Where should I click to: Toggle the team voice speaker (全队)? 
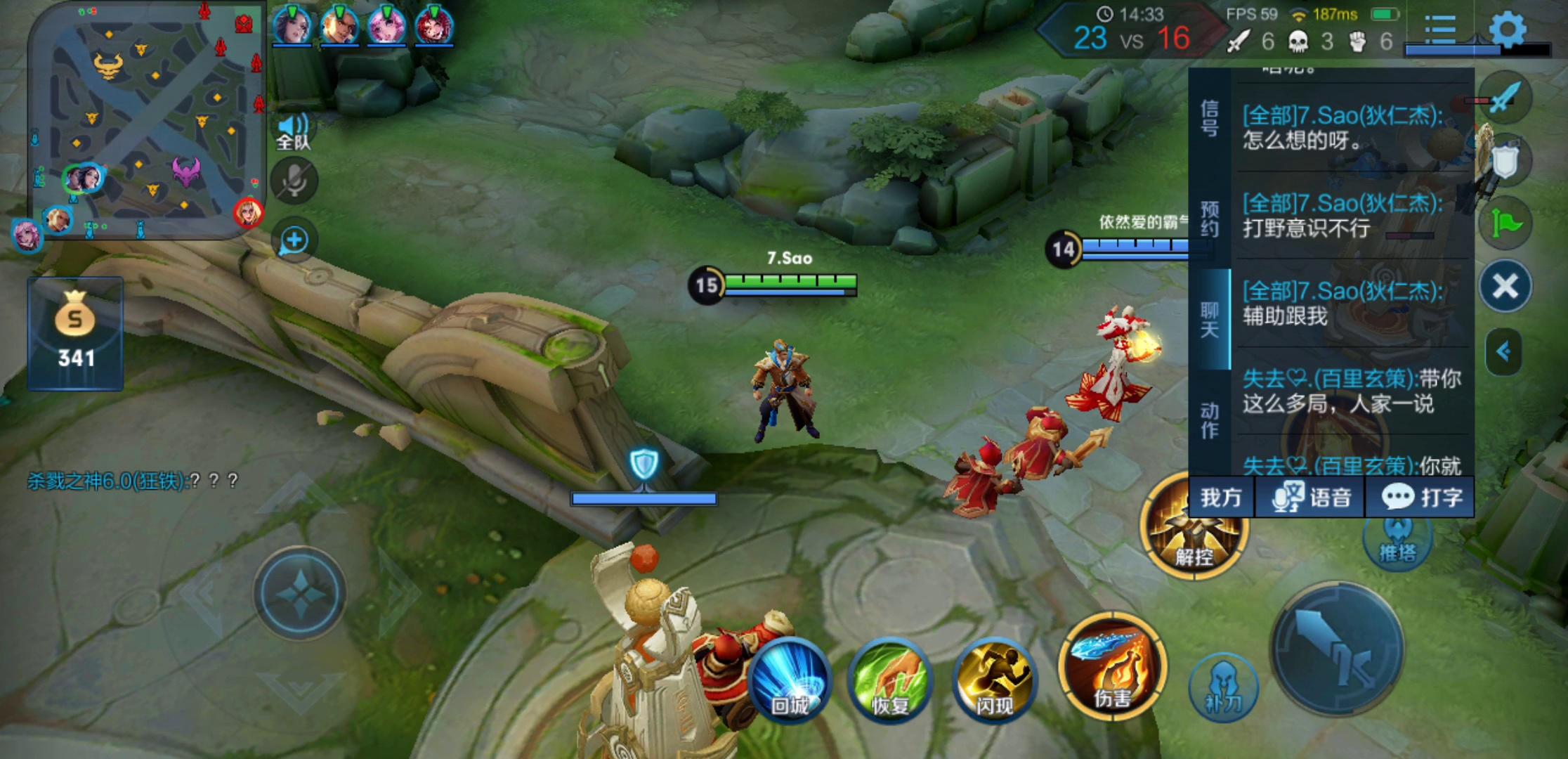click(x=294, y=131)
